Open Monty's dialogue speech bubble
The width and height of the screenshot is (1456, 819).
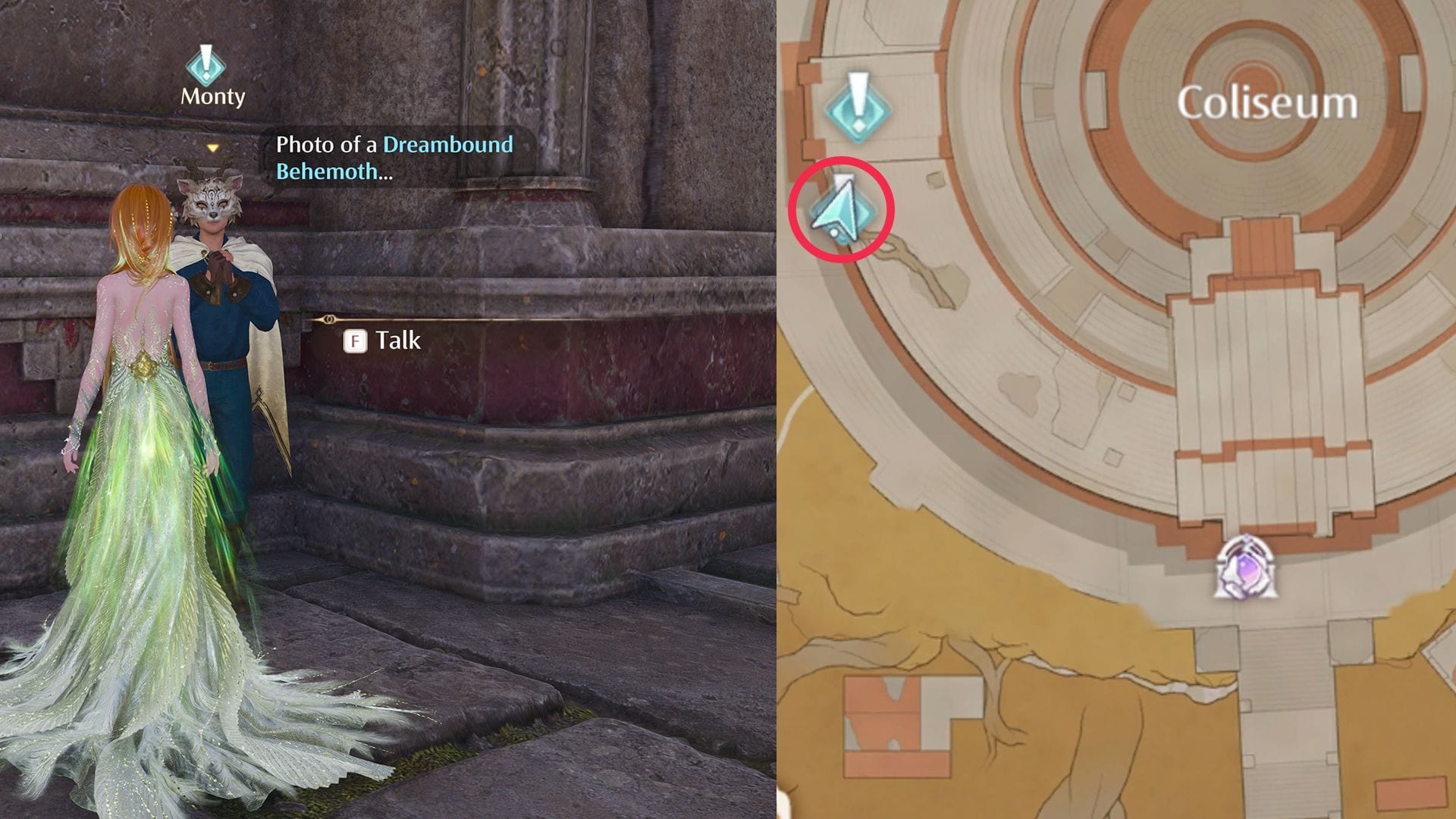(394, 155)
